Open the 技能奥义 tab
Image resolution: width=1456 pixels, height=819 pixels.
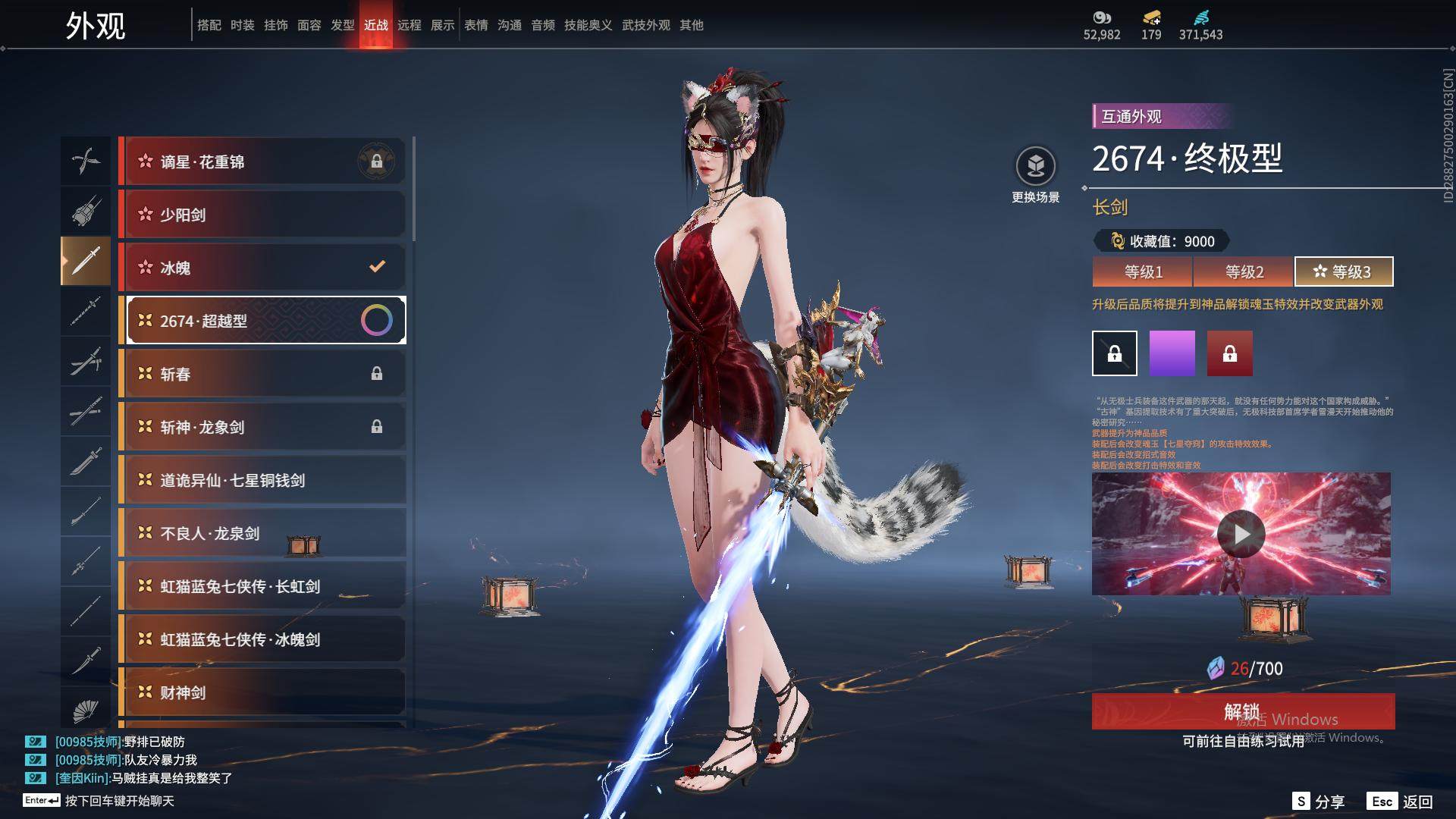pyautogui.click(x=588, y=25)
